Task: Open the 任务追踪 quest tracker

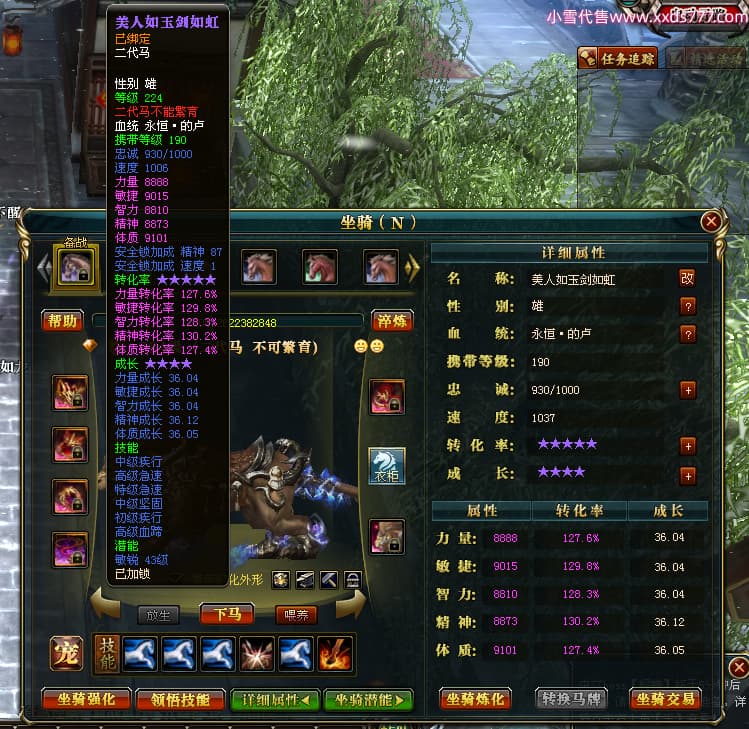Action: pos(617,58)
